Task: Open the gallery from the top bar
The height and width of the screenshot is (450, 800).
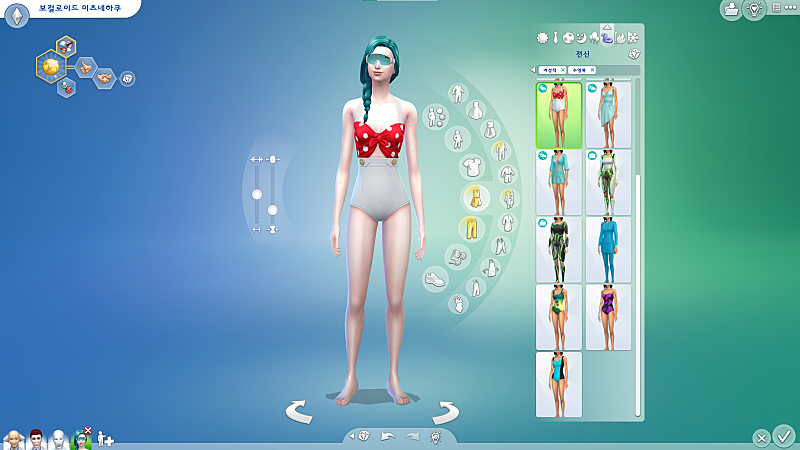Action: pyautogui.click(x=731, y=9)
